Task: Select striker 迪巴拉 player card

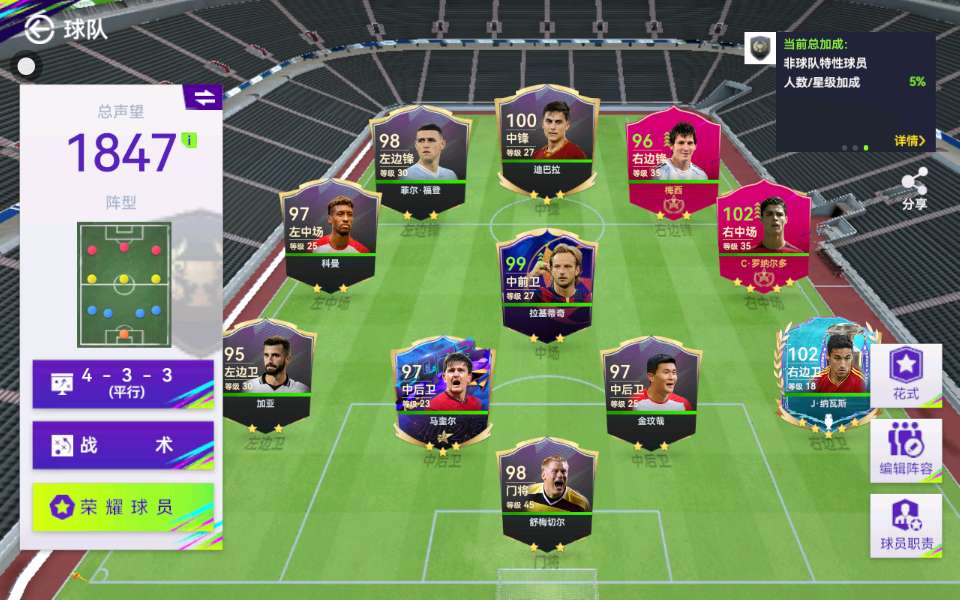Action: tap(547, 142)
